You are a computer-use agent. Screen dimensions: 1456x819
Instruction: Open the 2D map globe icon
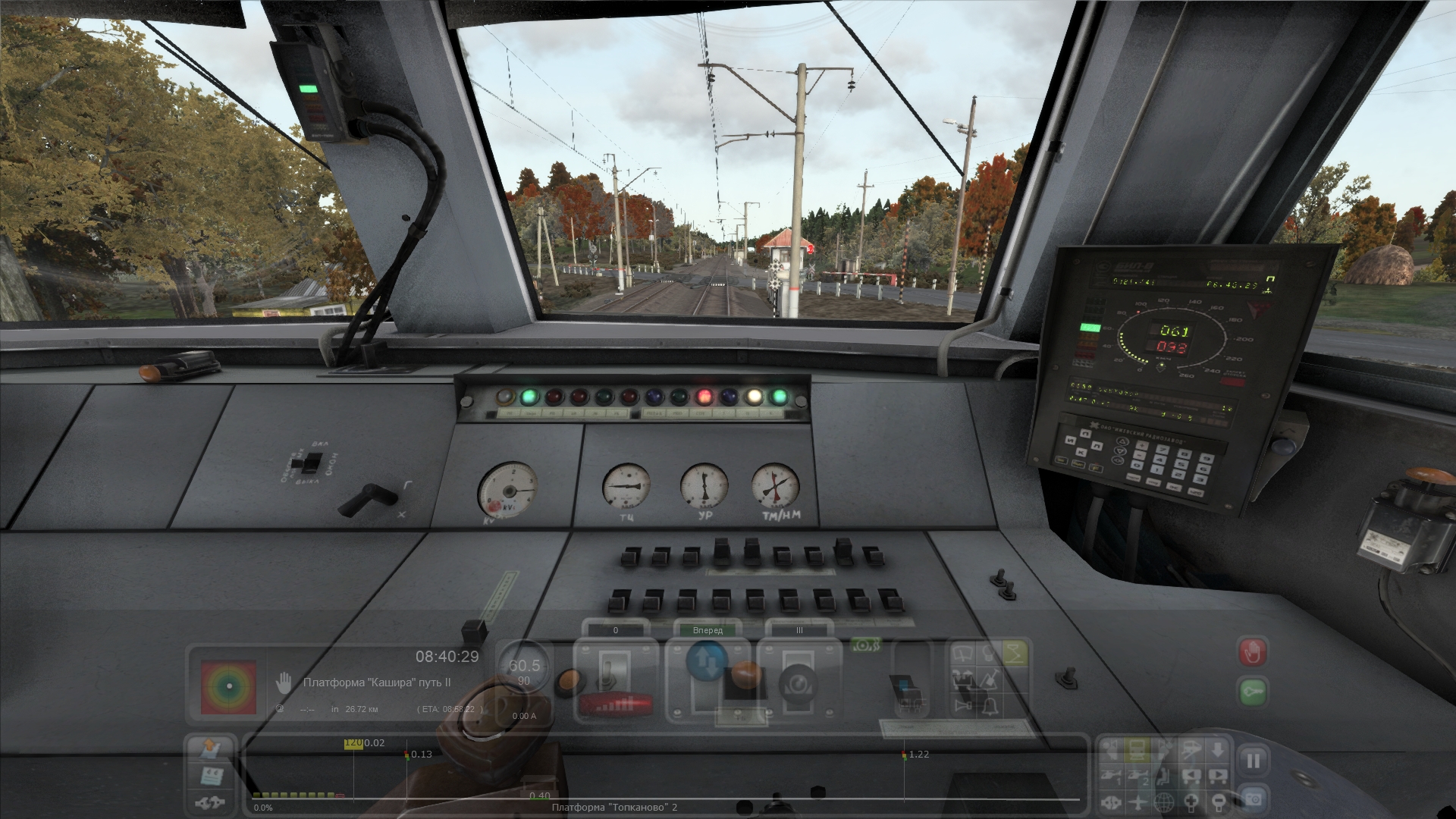1164,802
